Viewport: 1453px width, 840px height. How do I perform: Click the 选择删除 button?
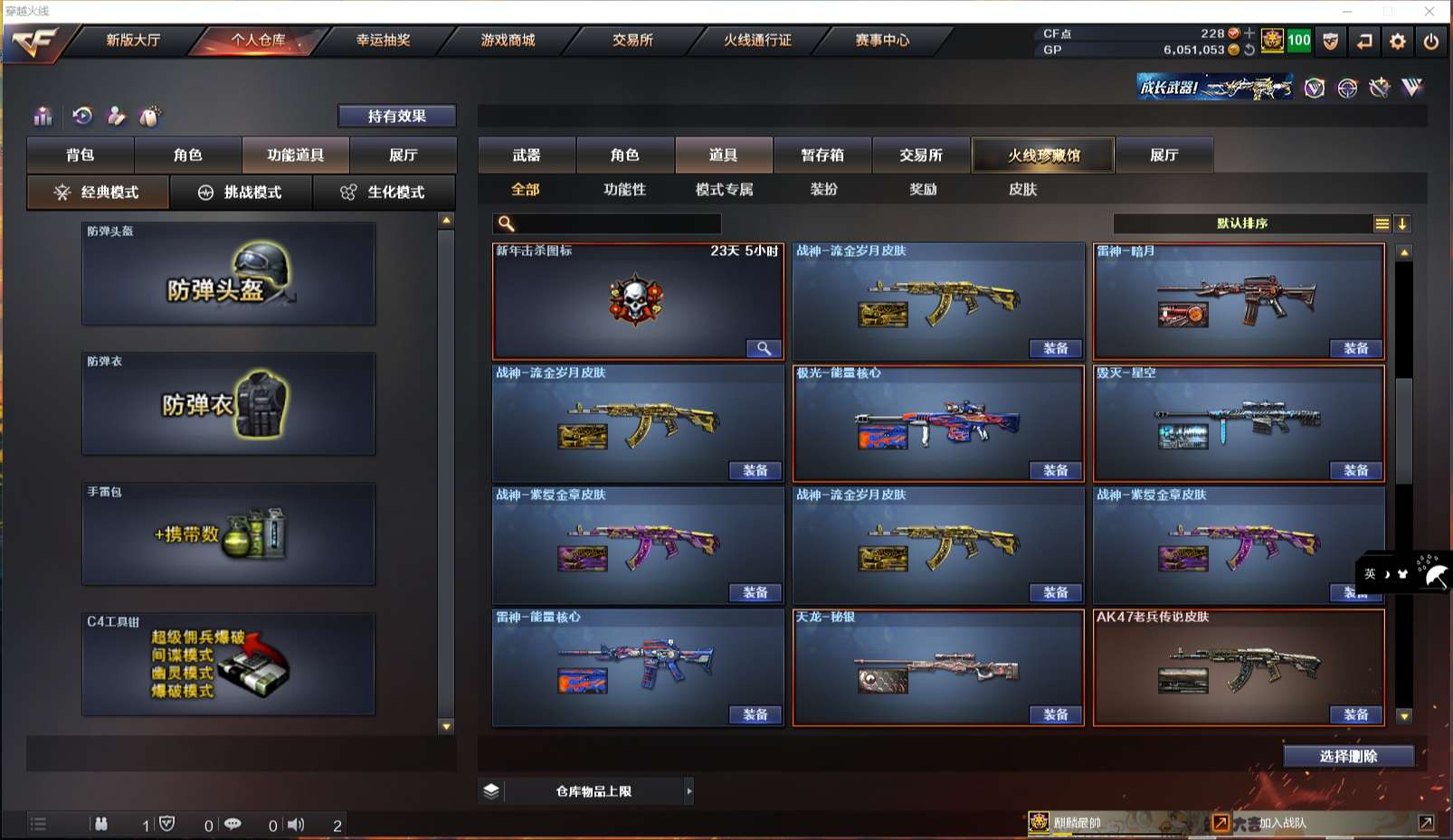coord(1348,756)
